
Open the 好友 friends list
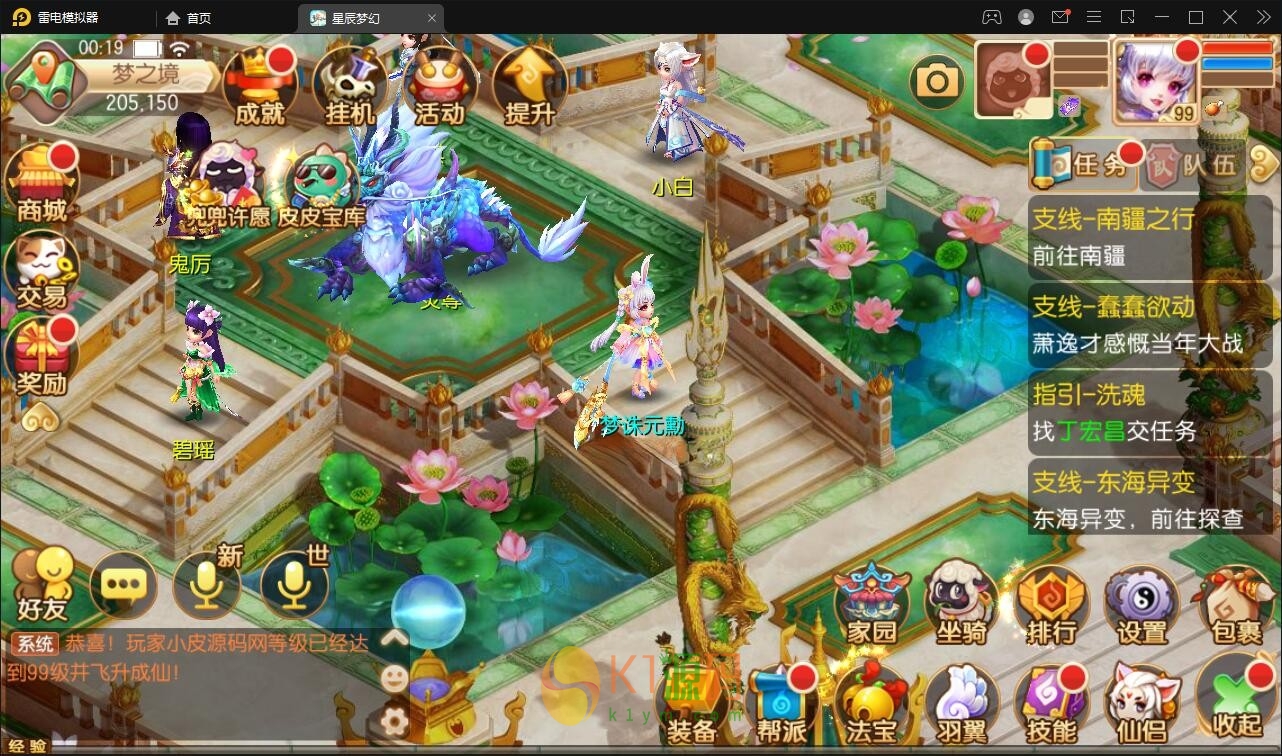42,584
